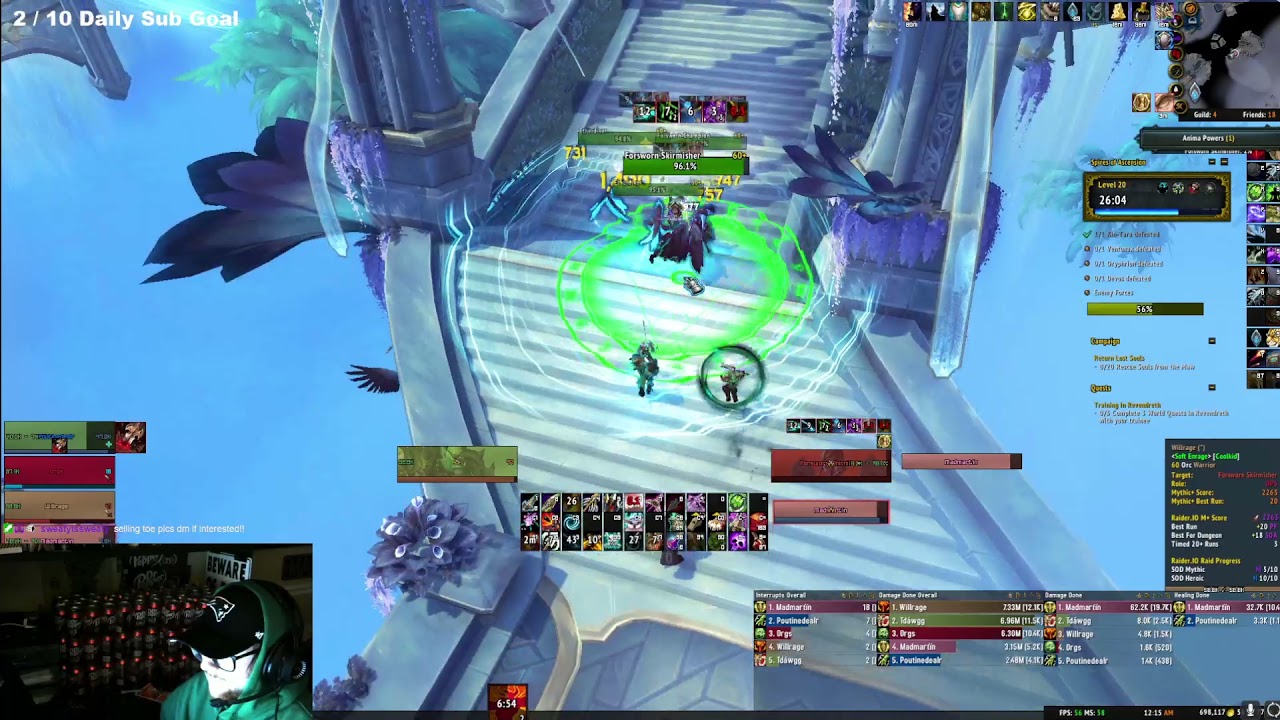Image resolution: width=1280 pixels, height=720 pixels.
Task: Click Poutinedealr's class icon in the Healing meter
Action: 1180,620
